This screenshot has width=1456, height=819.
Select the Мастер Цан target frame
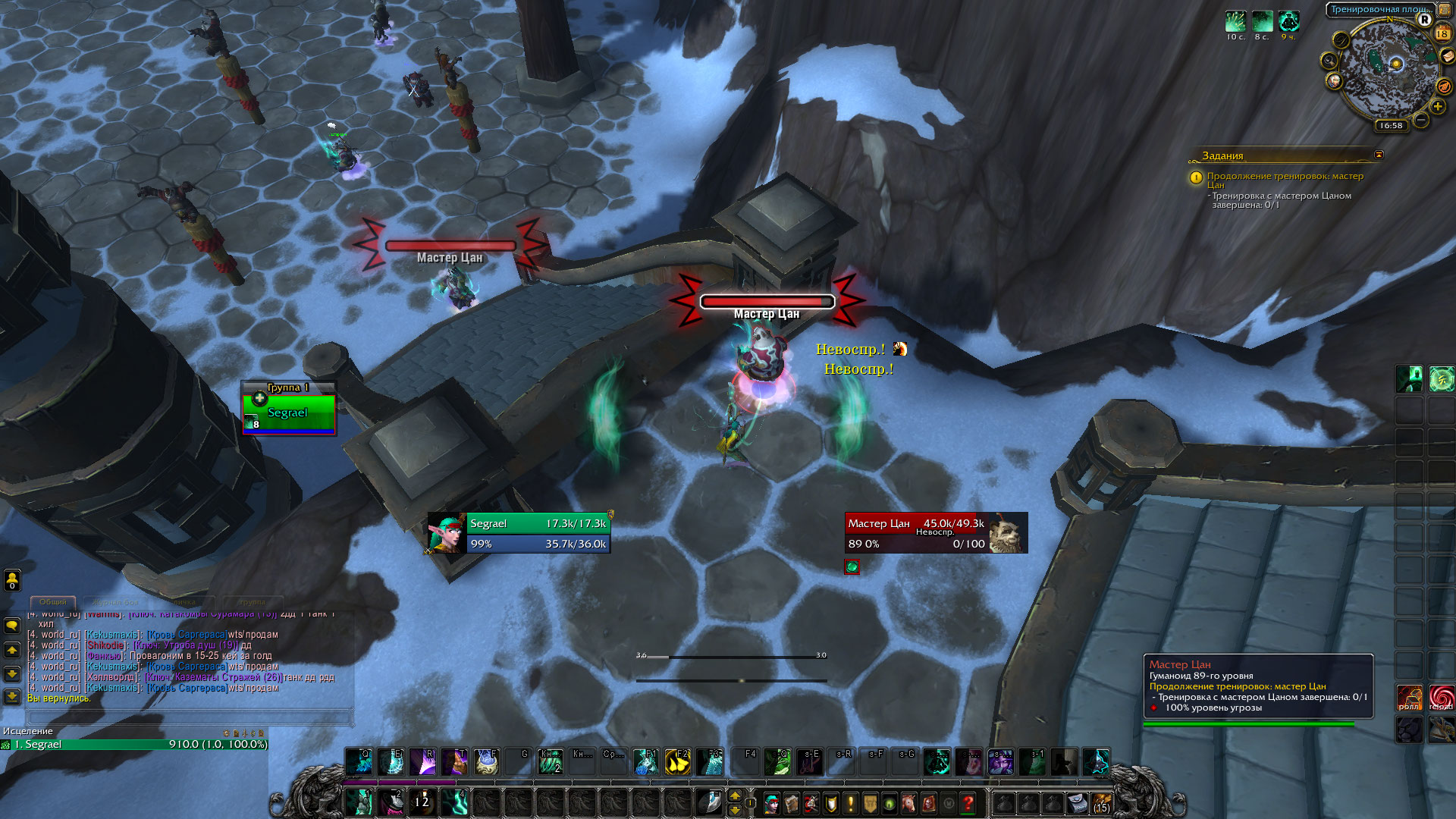(936, 533)
